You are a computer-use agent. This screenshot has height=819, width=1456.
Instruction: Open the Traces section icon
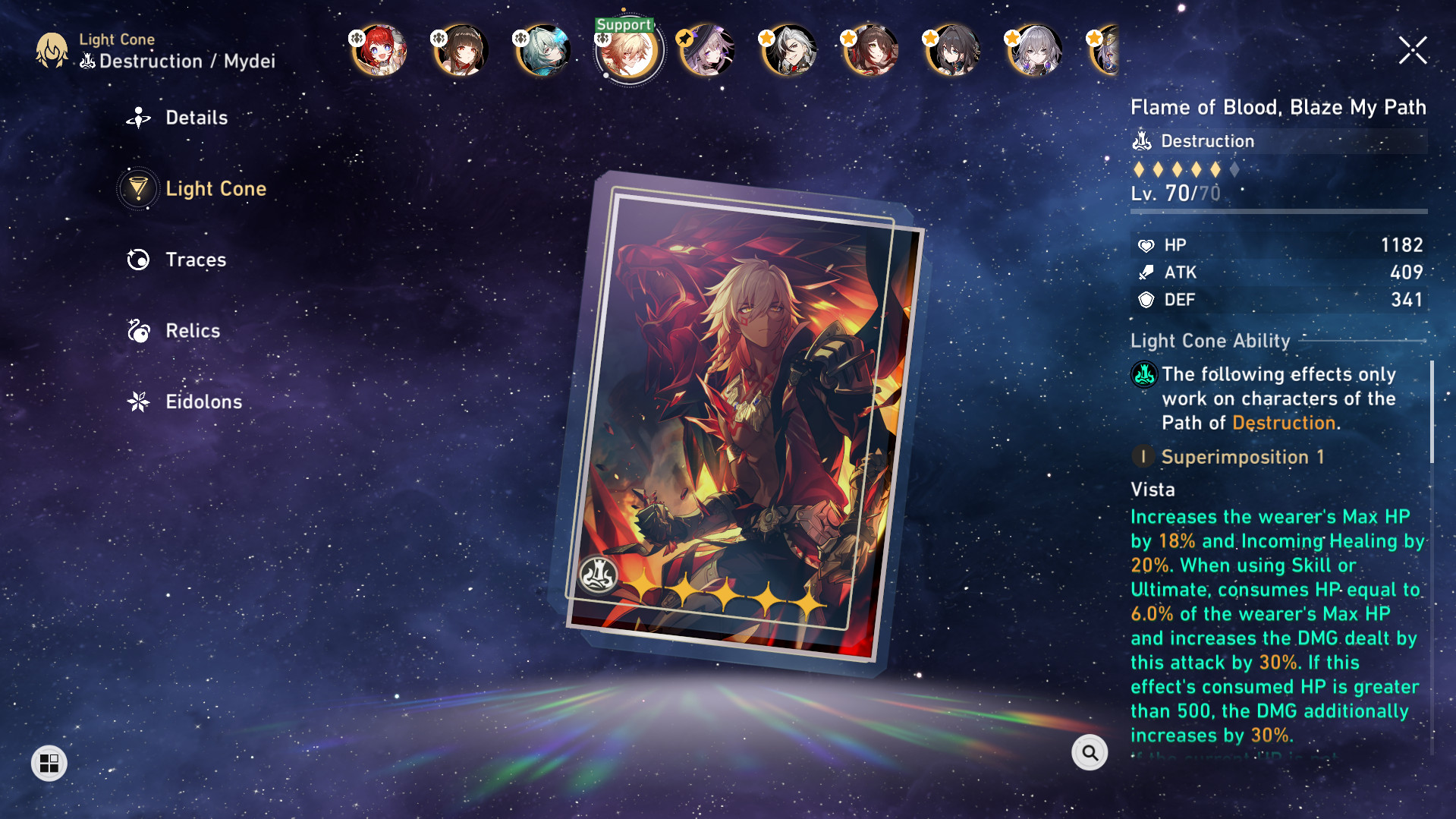point(138,259)
